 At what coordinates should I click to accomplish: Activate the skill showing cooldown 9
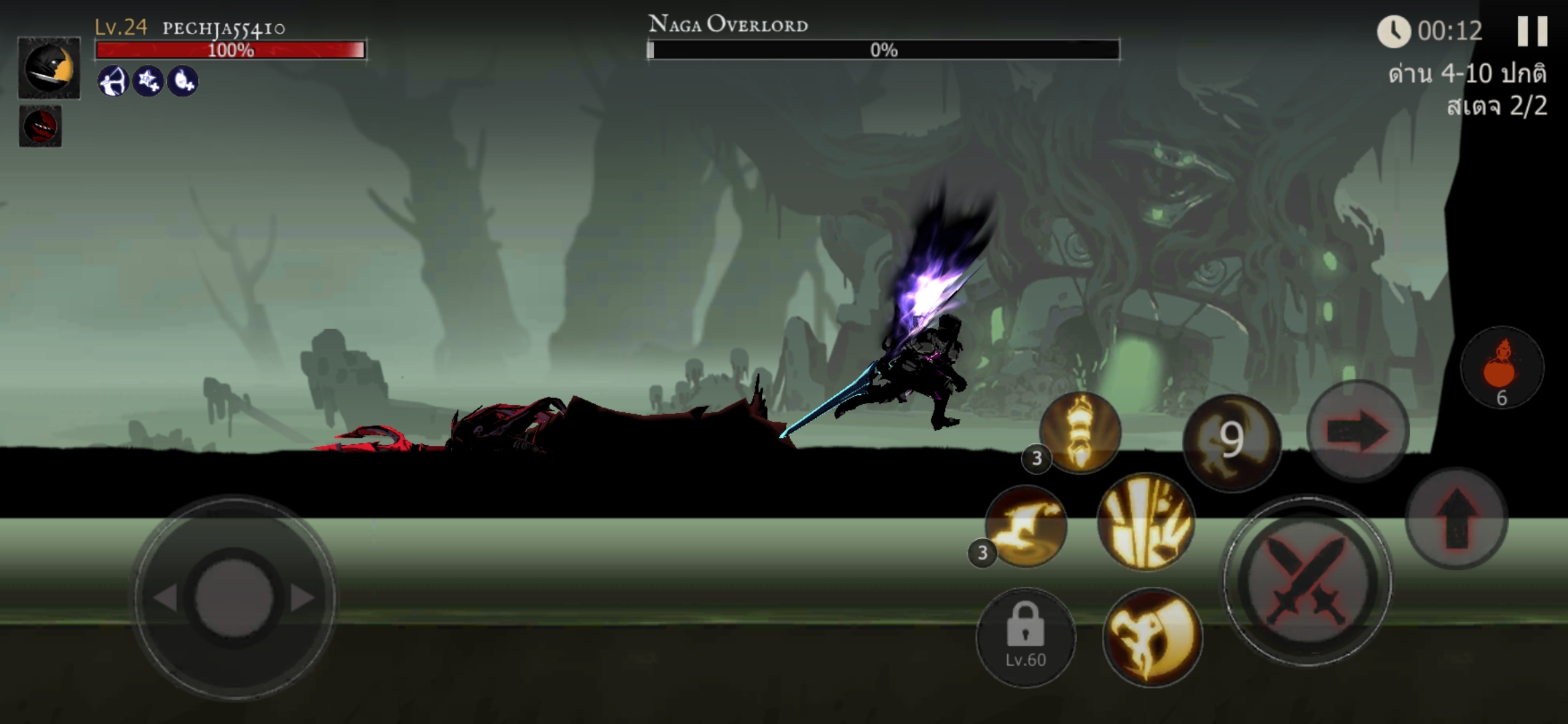click(x=1232, y=442)
